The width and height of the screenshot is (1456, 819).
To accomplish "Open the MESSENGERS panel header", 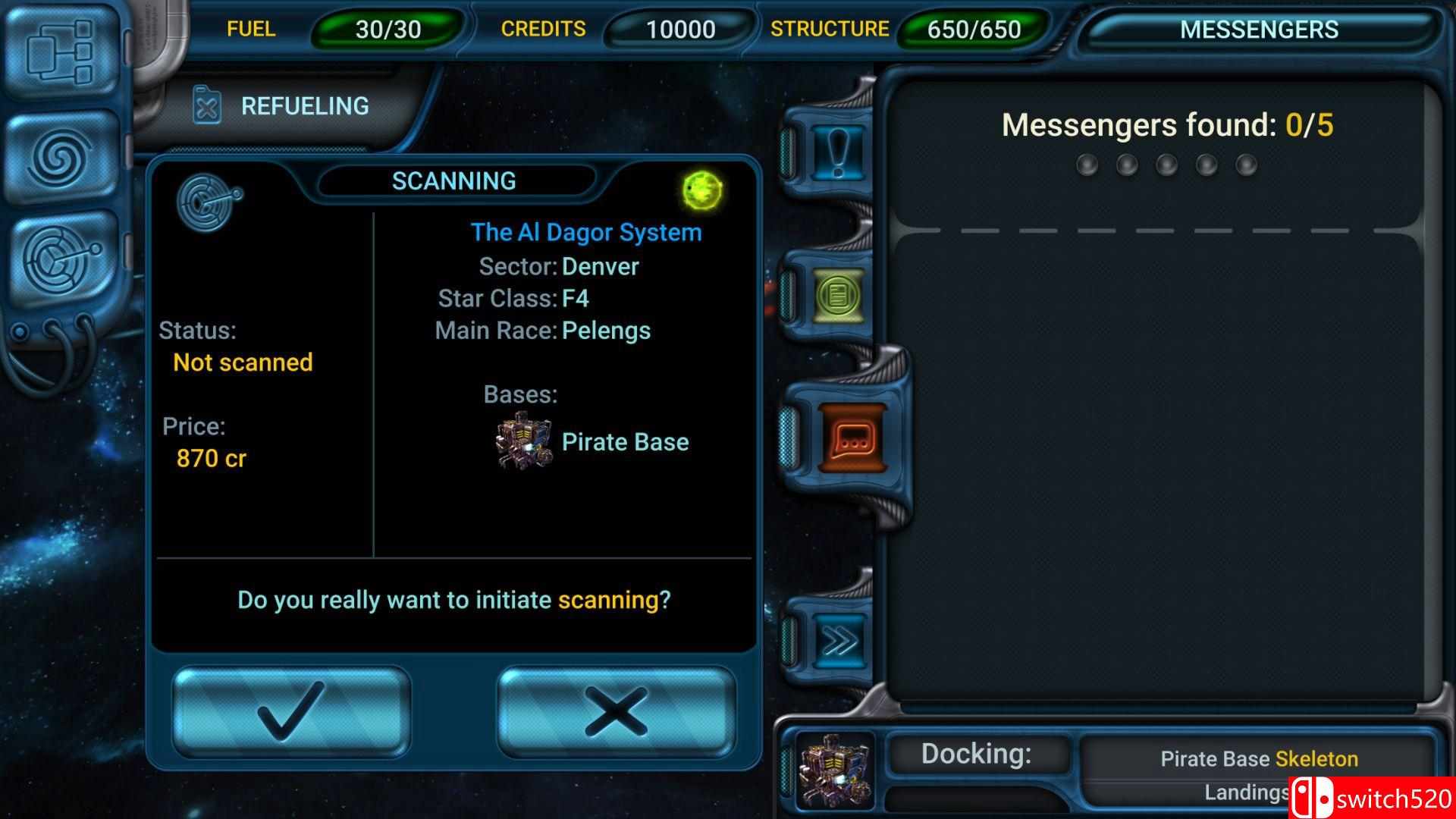I will (1260, 30).
